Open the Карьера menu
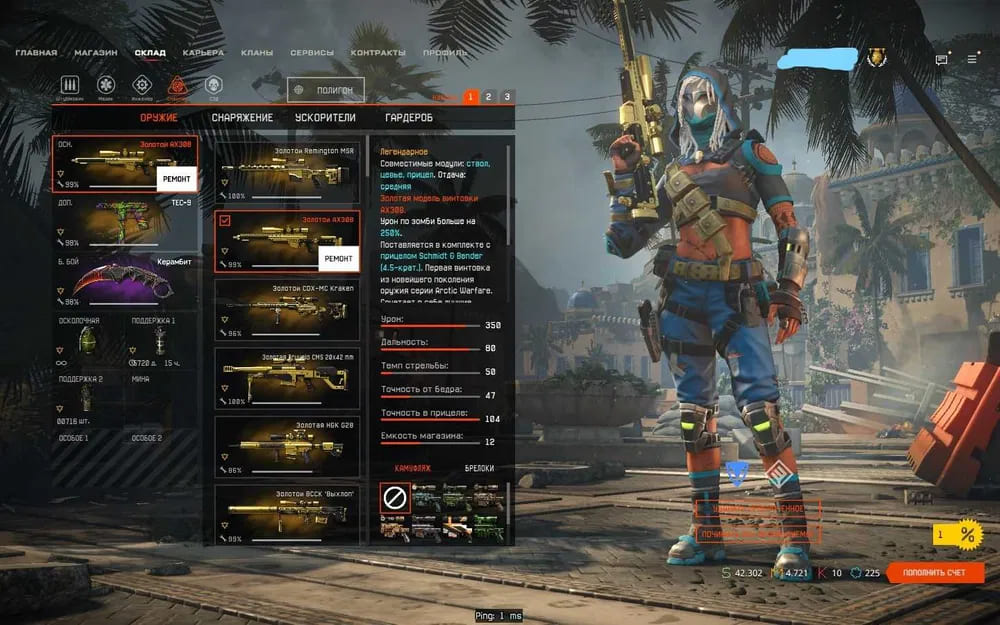 click(x=203, y=52)
